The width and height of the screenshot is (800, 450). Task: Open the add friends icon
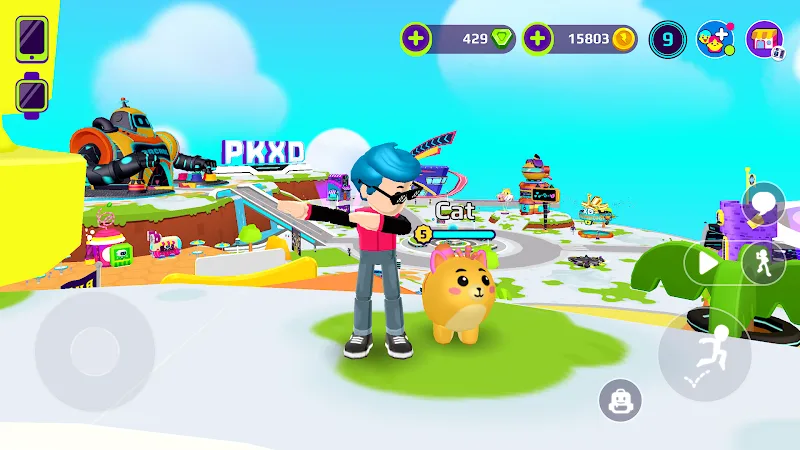click(716, 39)
